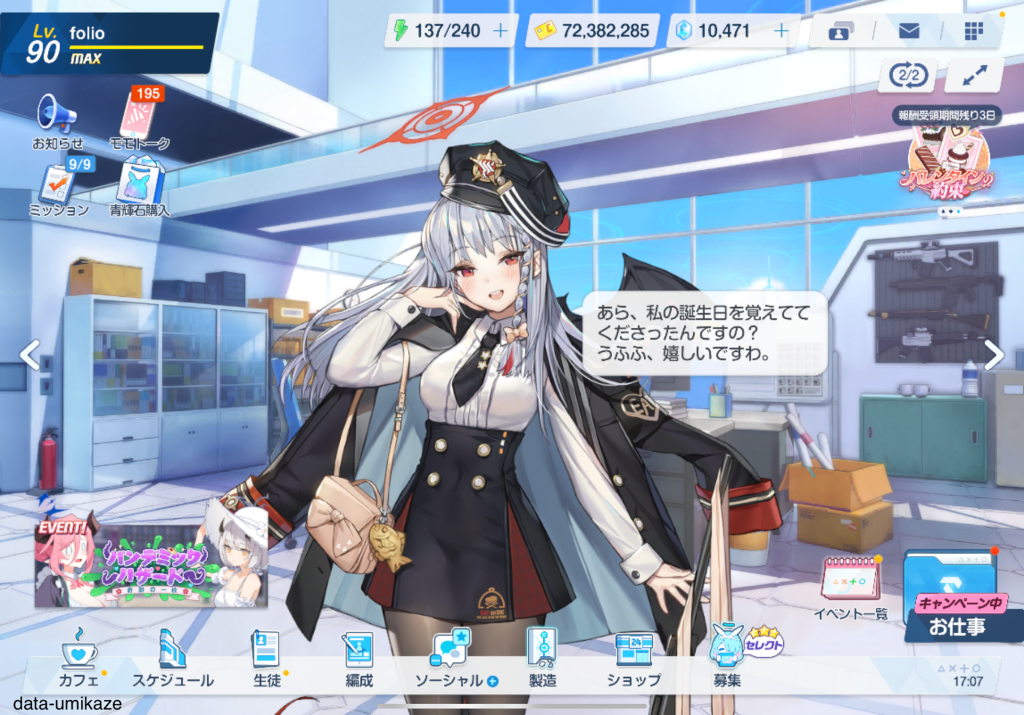
Task: Open the ミッション missions list
Action: [x=58, y=189]
